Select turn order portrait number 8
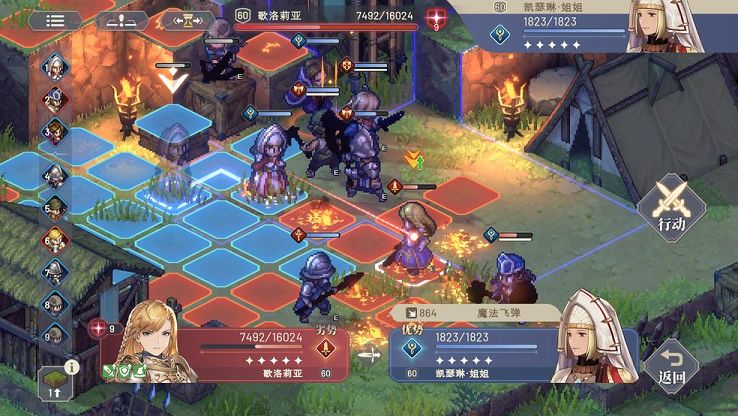The height and width of the screenshot is (416, 738). [55, 303]
